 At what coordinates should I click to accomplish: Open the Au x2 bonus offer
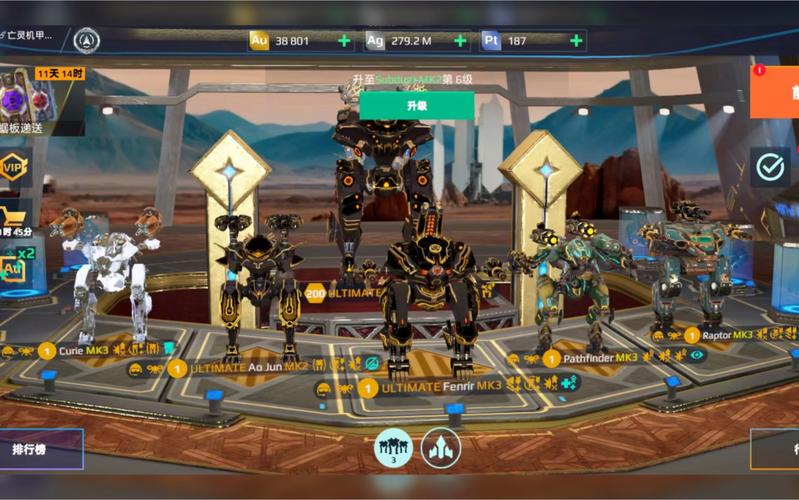coord(14,266)
